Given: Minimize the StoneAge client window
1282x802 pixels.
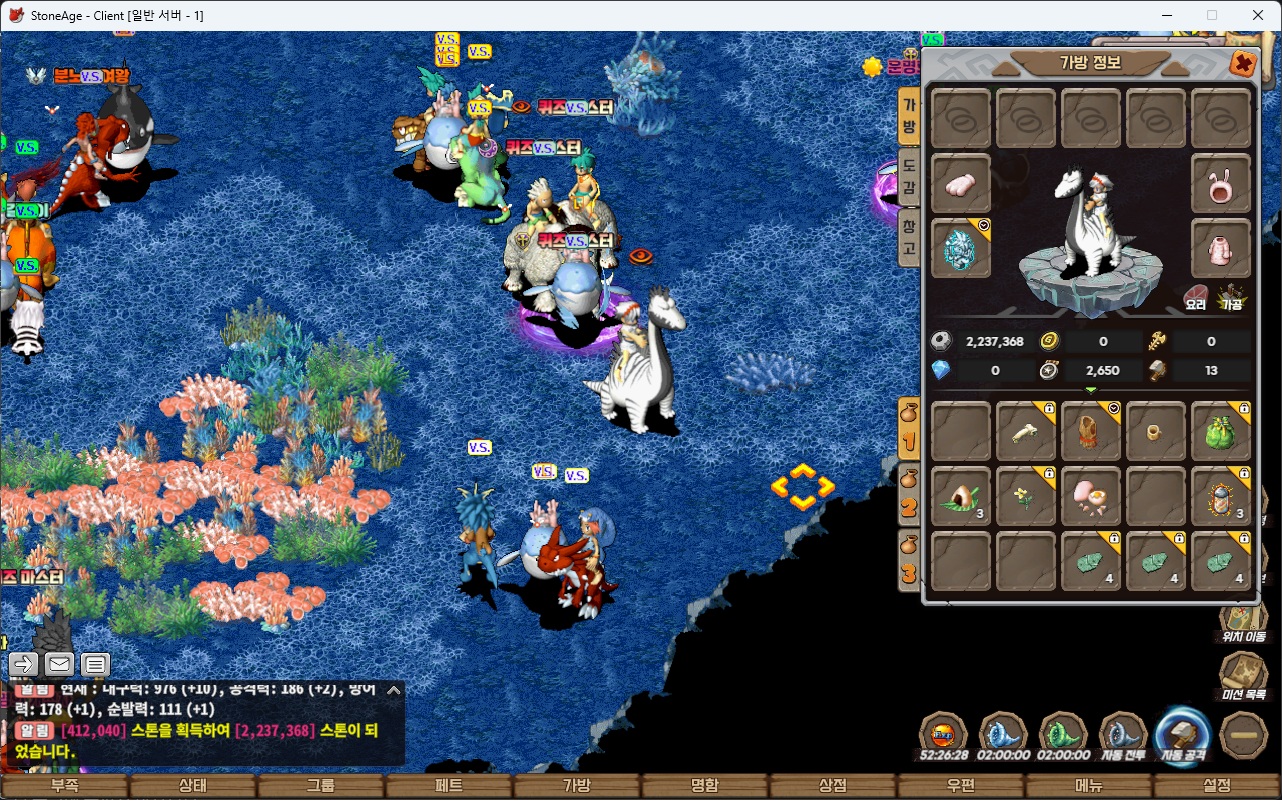Looking at the screenshot, I should 1166,15.
